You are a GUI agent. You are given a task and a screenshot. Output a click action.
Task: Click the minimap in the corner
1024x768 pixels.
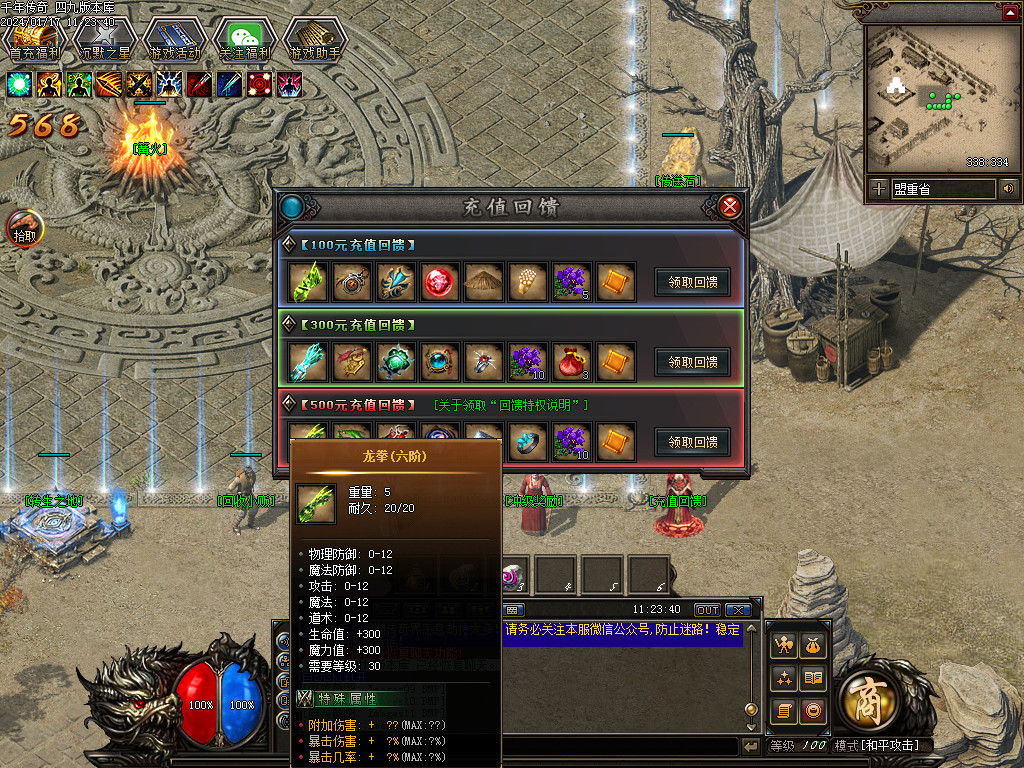click(937, 98)
